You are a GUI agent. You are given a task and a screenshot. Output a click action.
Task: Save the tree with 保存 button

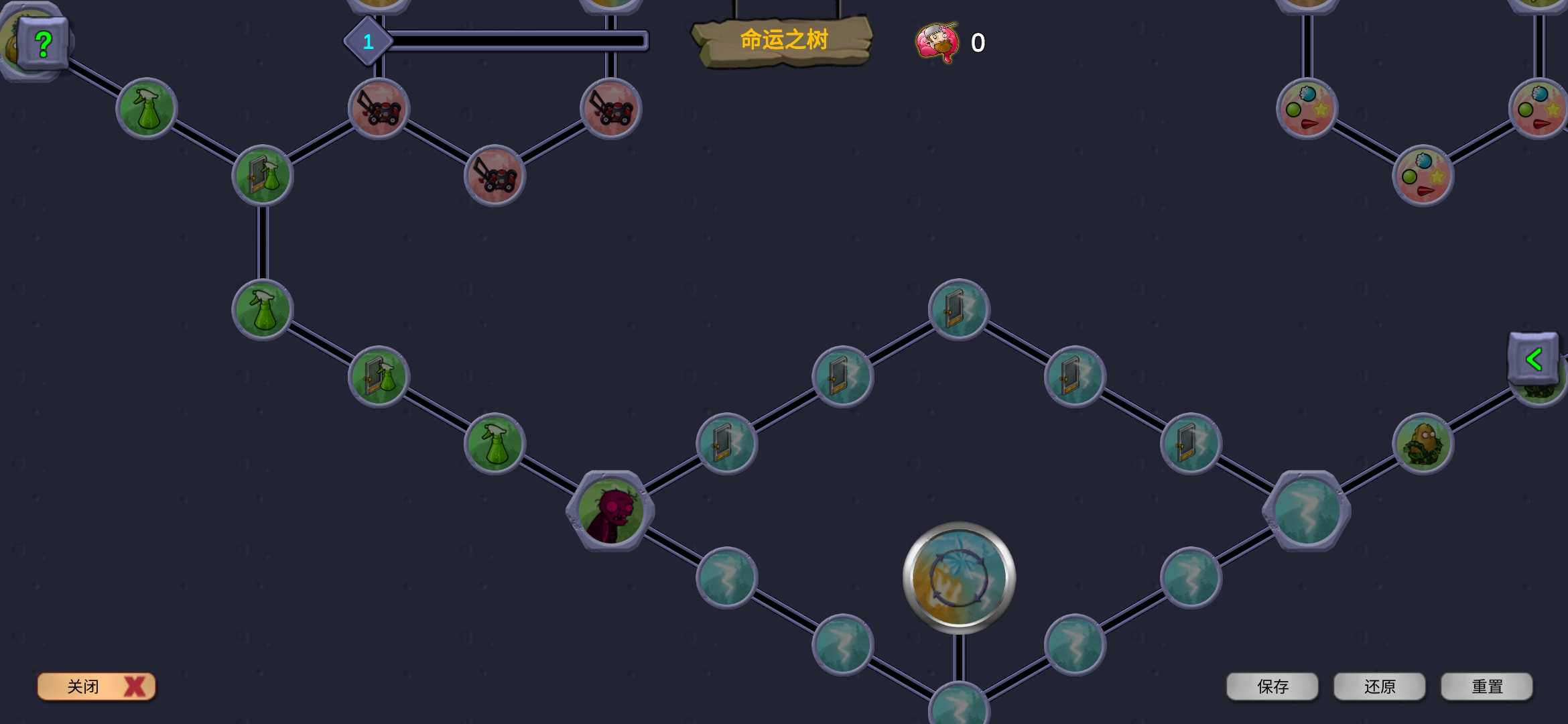click(x=1272, y=686)
